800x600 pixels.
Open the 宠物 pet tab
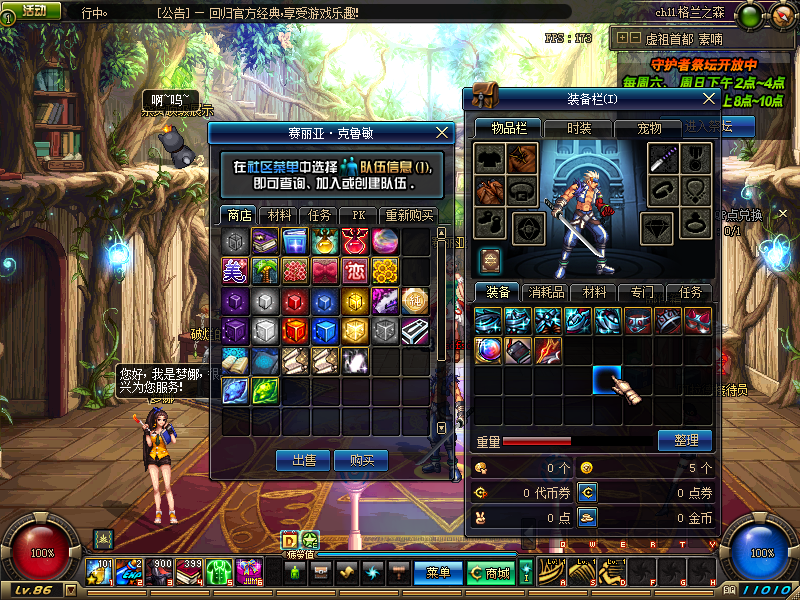coord(650,128)
